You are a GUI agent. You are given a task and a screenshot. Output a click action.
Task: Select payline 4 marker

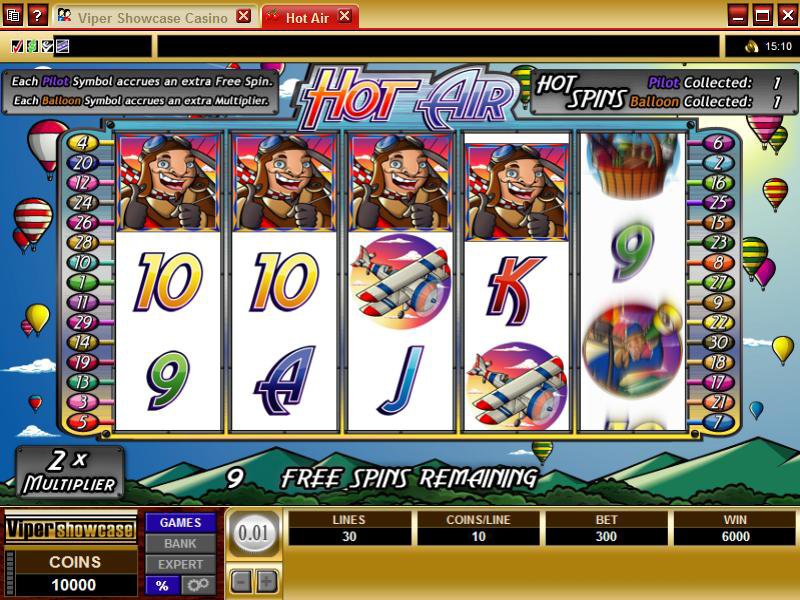coord(82,143)
